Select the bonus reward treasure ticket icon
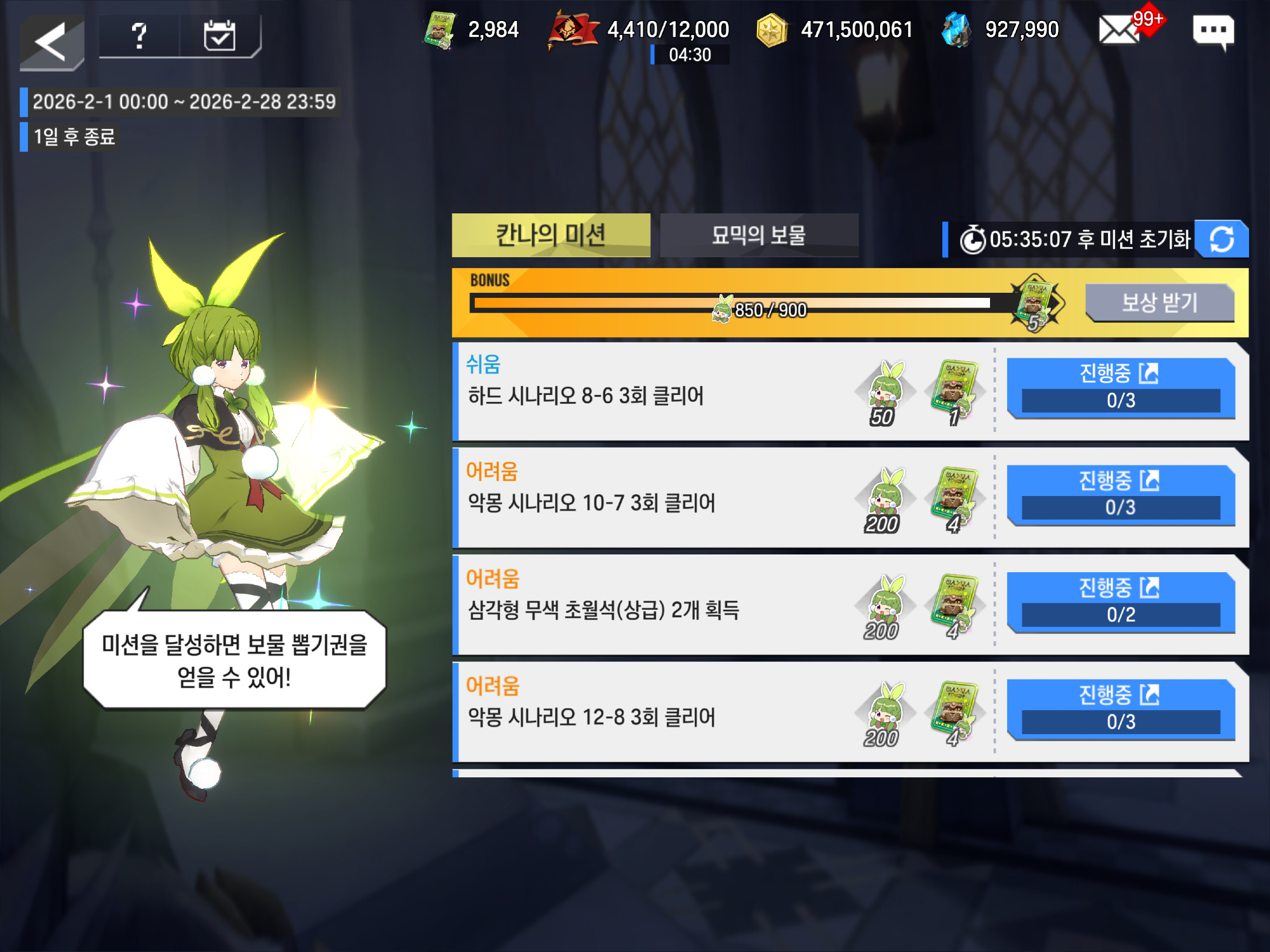This screenshot has height=952, width=1270. pos(1036,302)
